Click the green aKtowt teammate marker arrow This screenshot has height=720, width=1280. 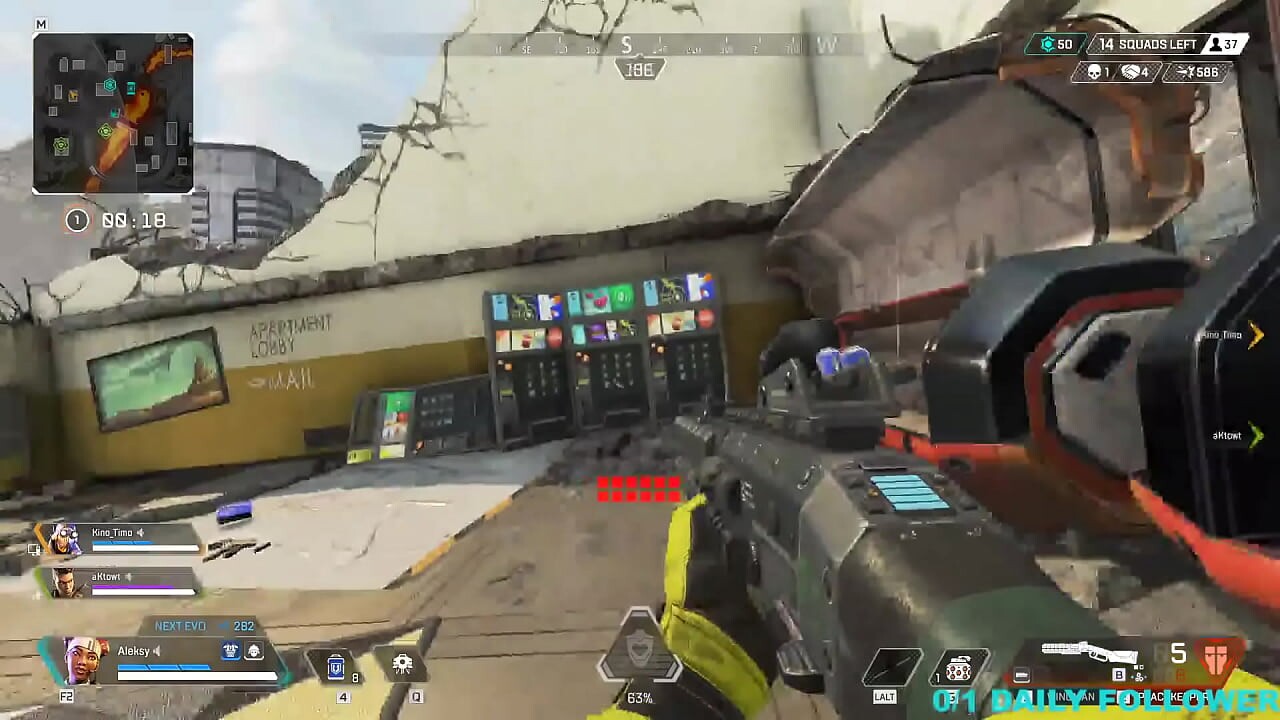(x=1256, y=435)
